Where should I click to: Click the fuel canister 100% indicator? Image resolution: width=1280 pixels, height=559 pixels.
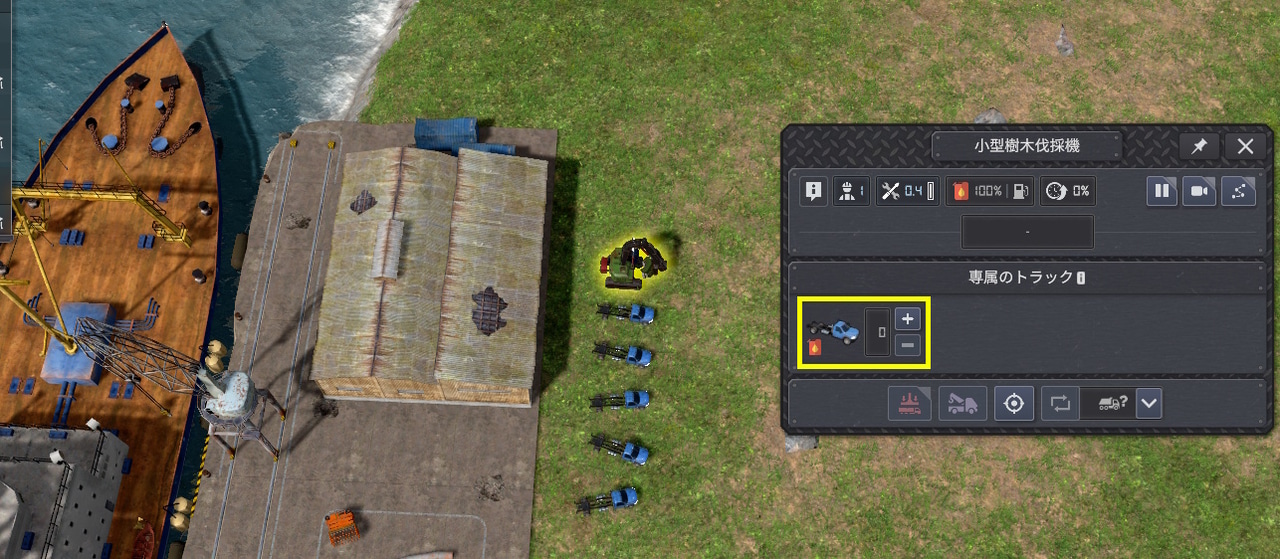coord(990,191)
